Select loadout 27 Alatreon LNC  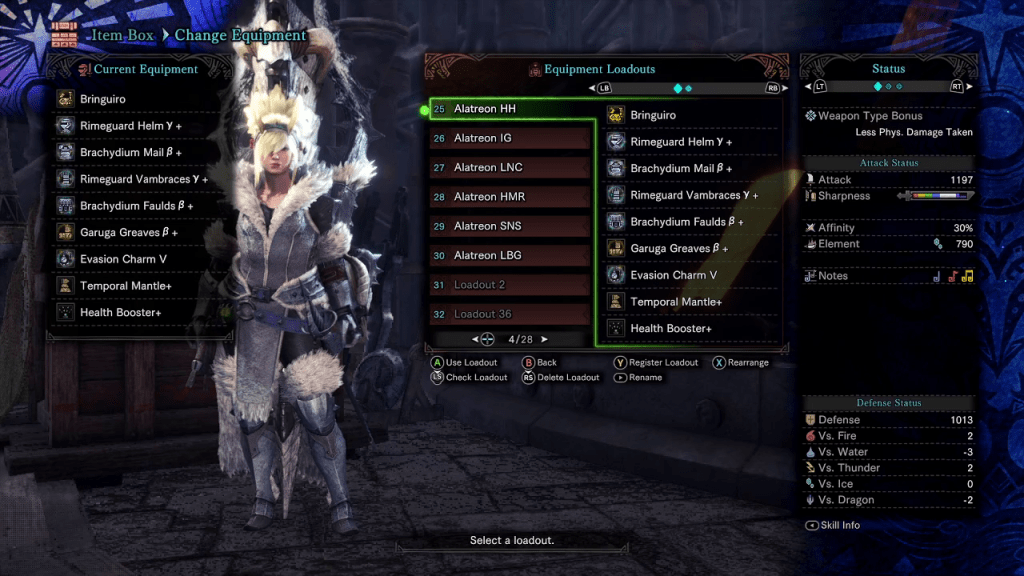(x=510, y=167)
